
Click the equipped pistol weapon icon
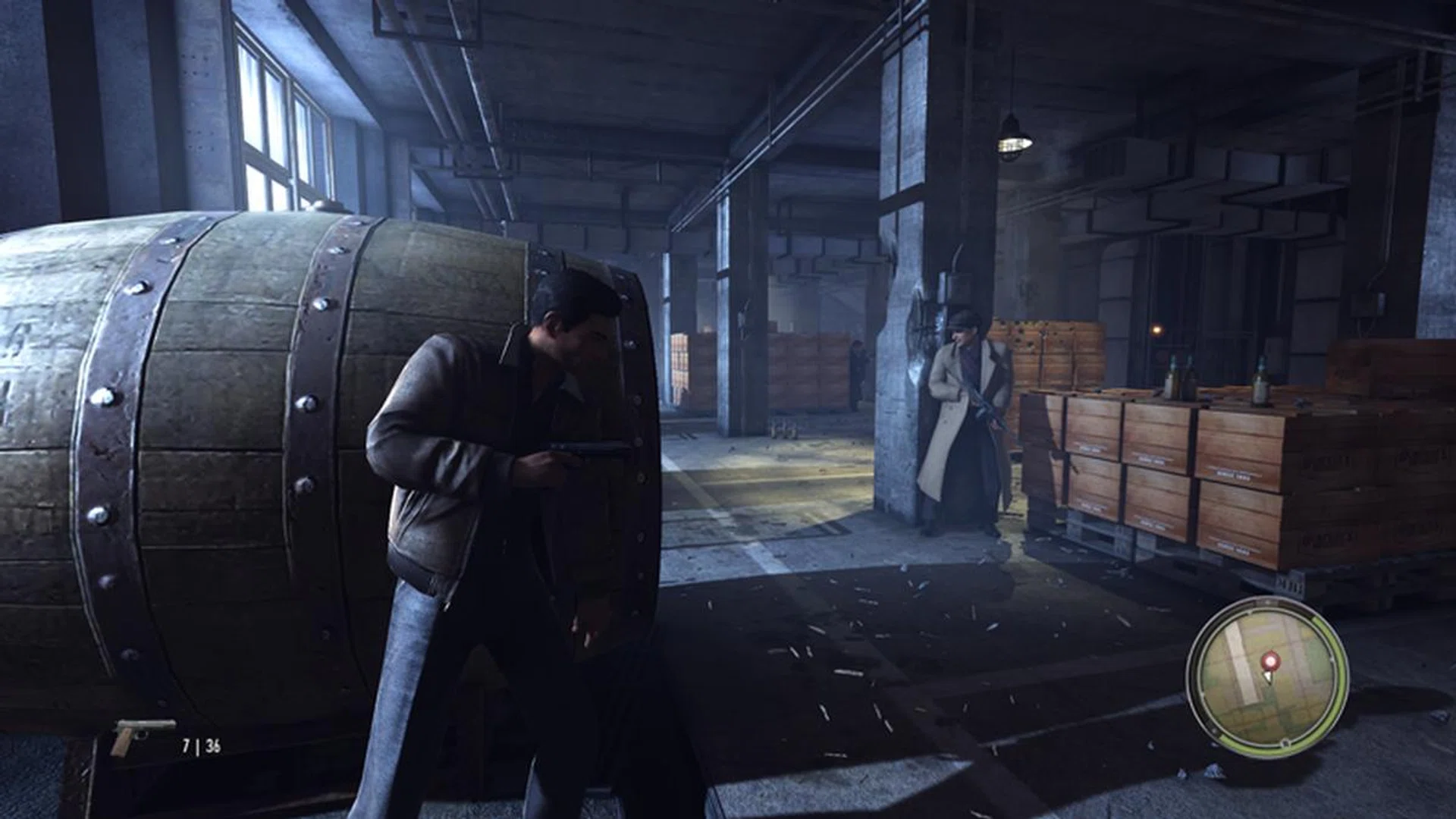140,736
